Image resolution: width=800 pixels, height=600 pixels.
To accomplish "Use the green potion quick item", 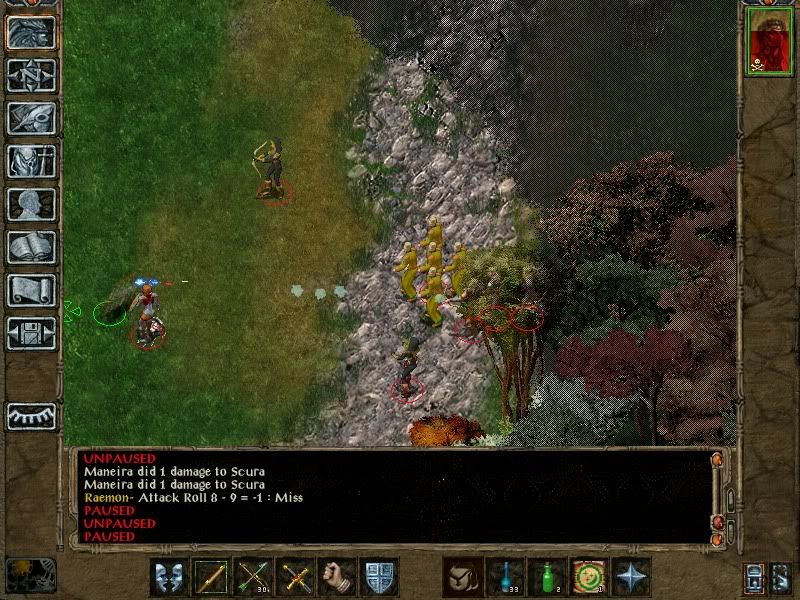I will (x=547, y=577).
